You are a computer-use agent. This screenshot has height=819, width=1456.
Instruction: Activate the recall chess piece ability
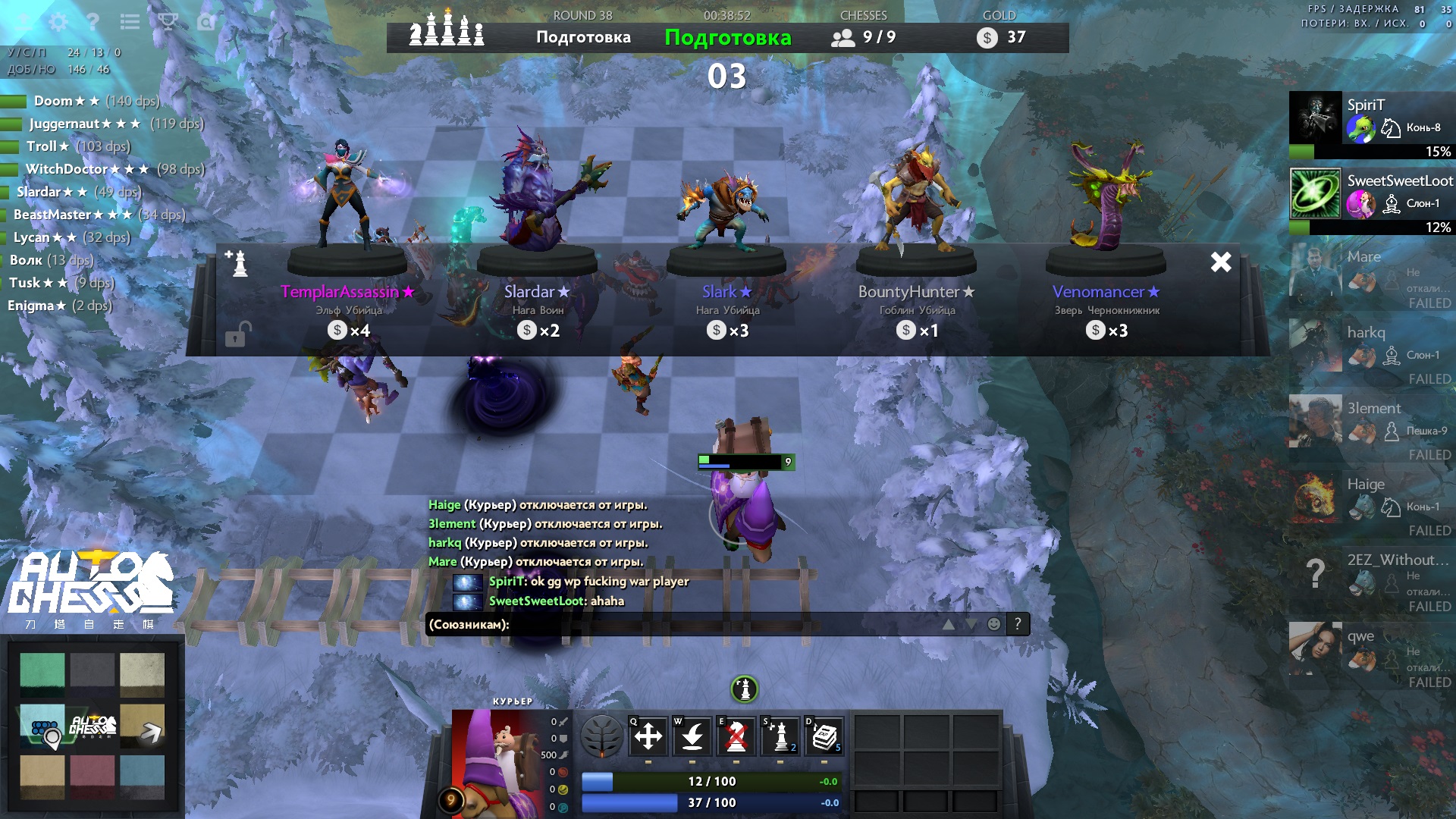(692, 736)
